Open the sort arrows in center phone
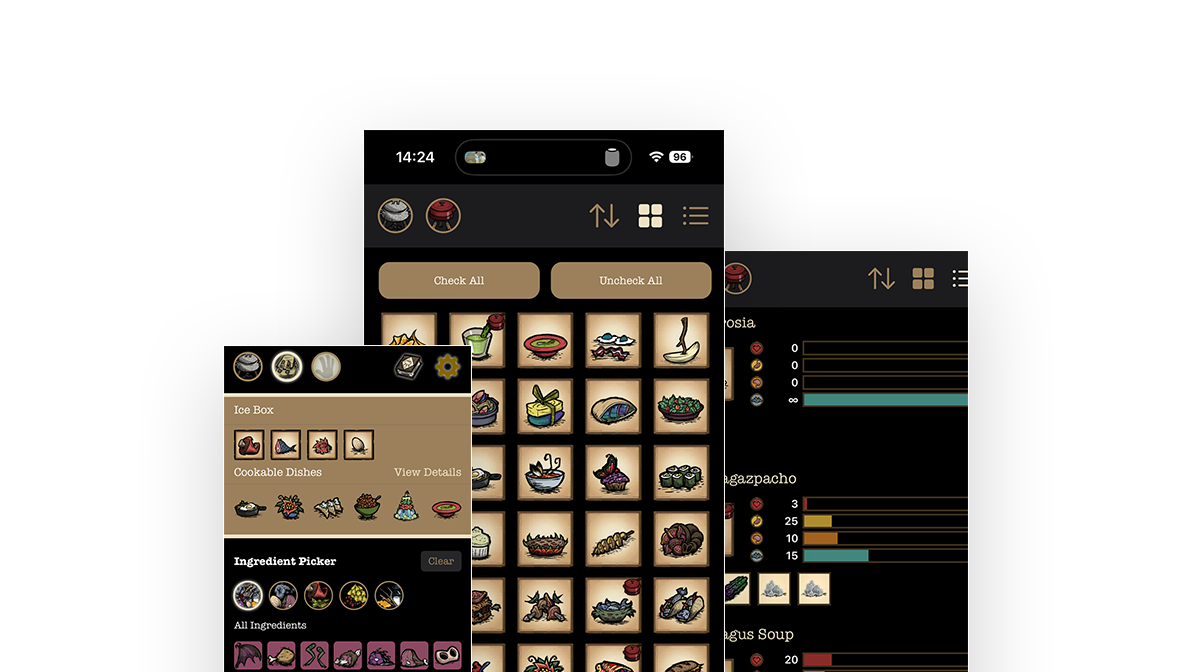The image size is (1191, 672). pyautogui.click(x=604, y=215)
